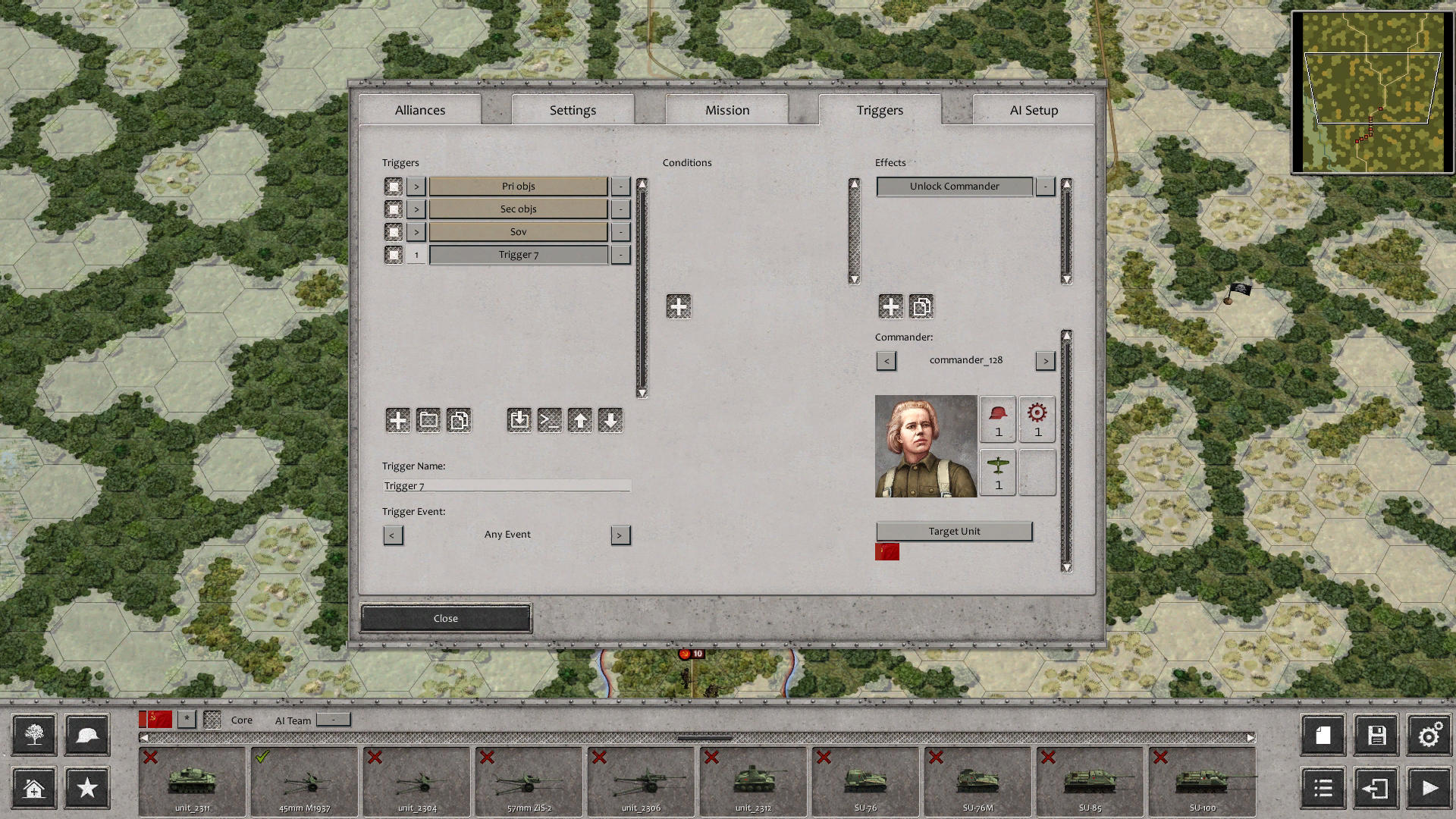Click the helmet unit editor icon

coord(86,735)
